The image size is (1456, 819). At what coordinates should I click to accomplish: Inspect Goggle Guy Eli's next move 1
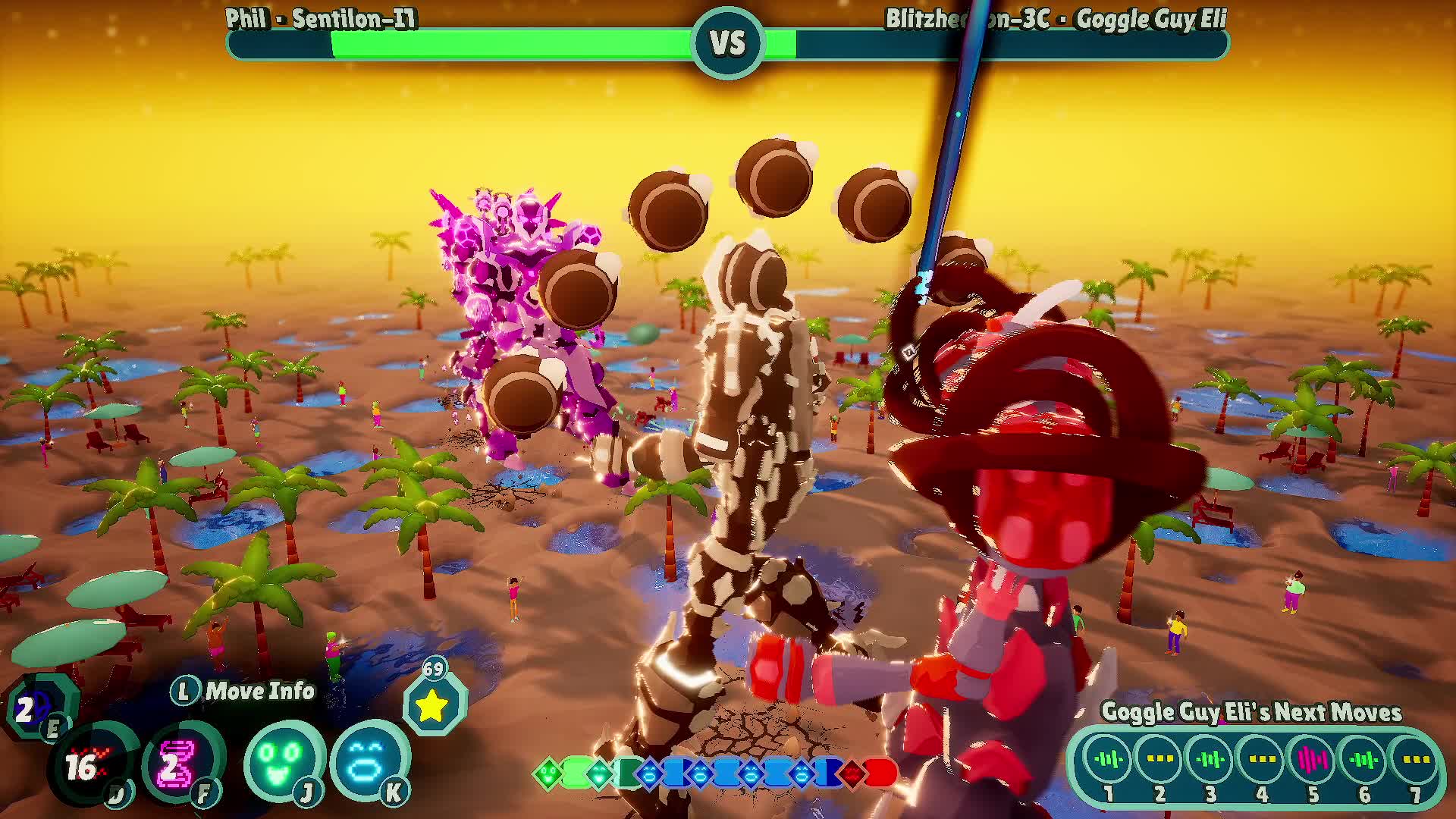point(1109,759)
